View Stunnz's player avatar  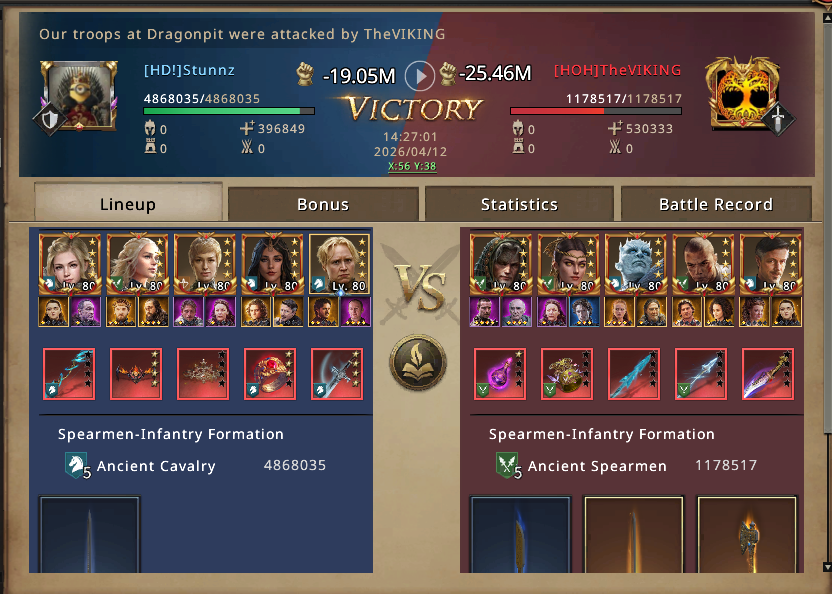(x=73, y=94)
